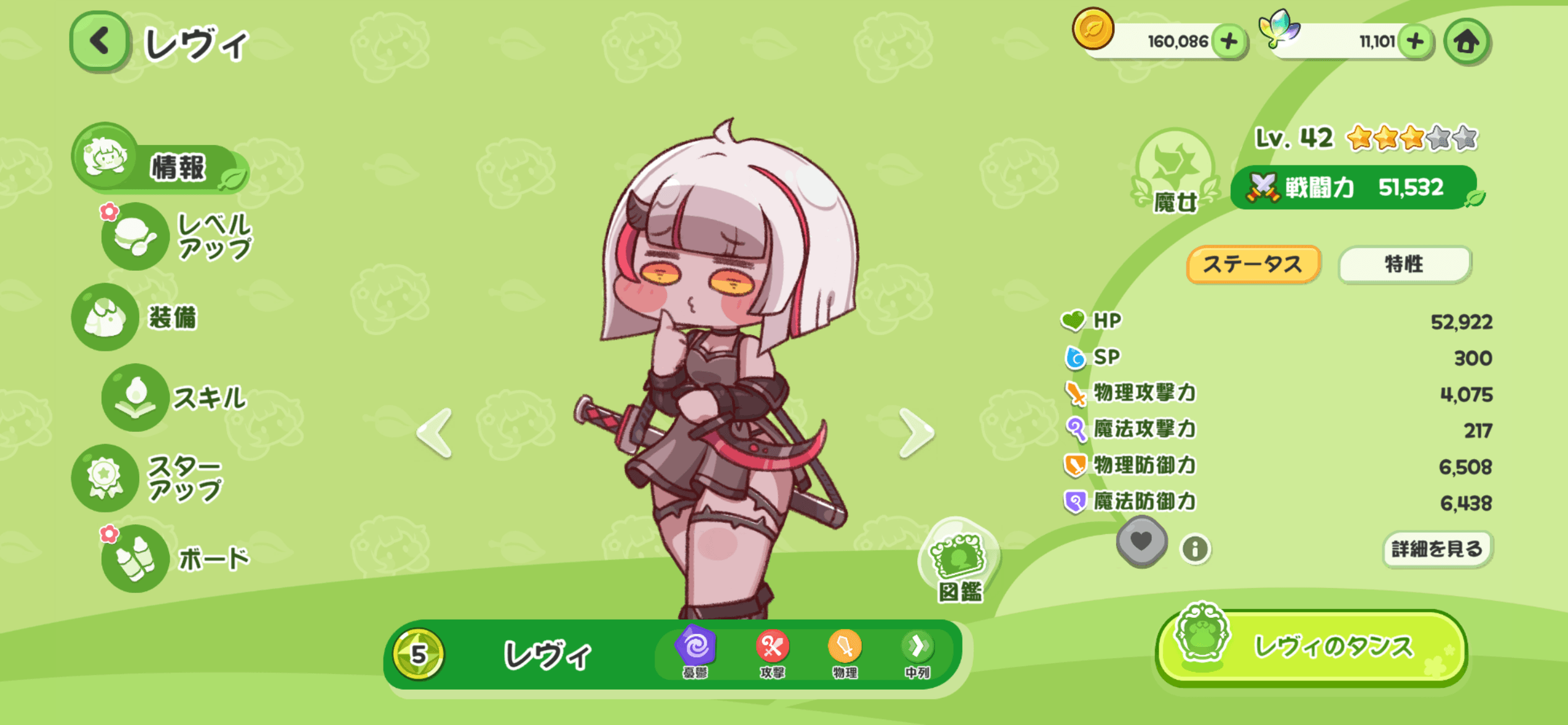The image size is (1568, 725).
Task: Switch to the 特性 traits tab
Action: tap(1404, 265)
